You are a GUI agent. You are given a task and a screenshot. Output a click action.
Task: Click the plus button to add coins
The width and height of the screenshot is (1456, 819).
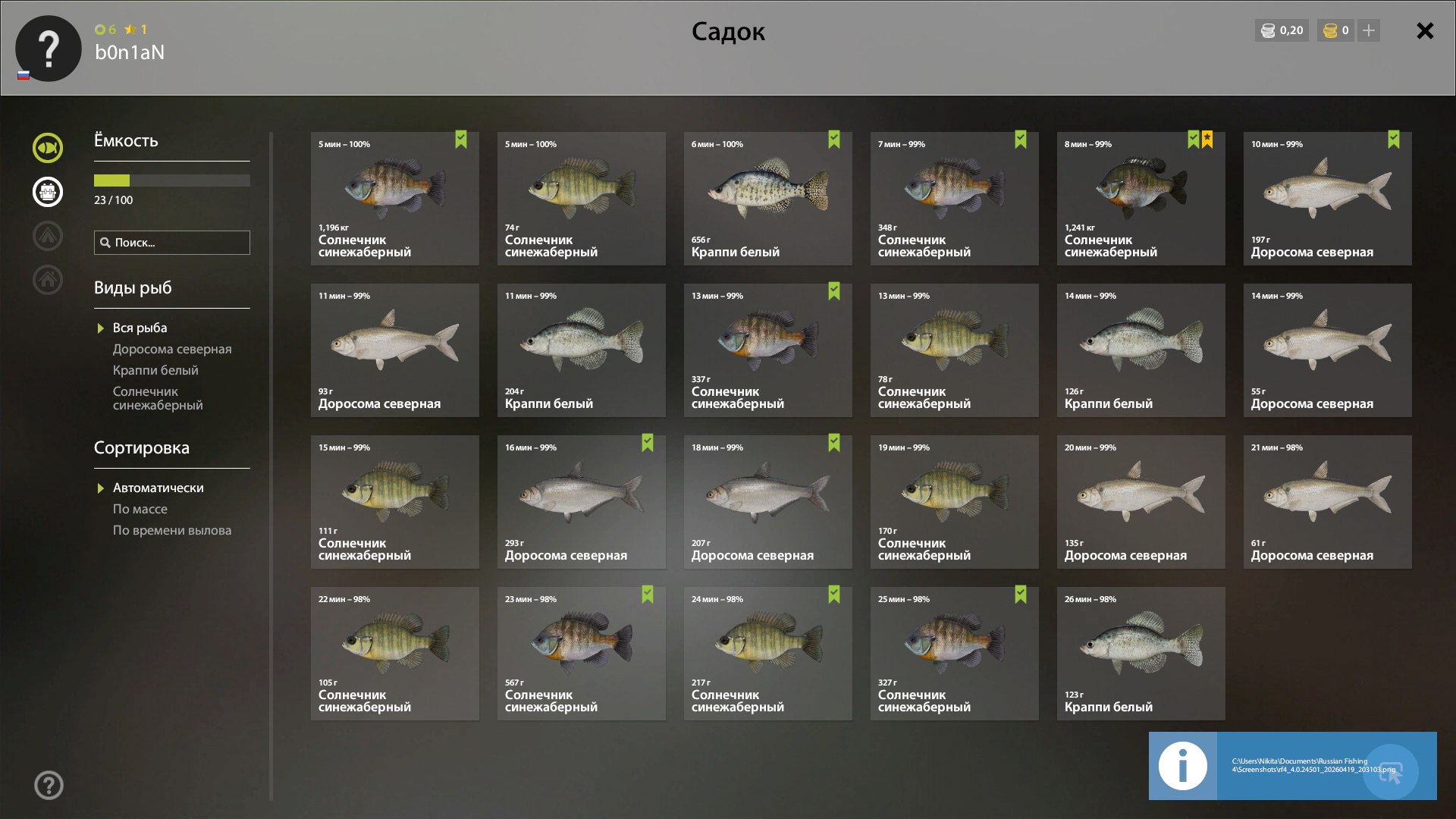1368,31
